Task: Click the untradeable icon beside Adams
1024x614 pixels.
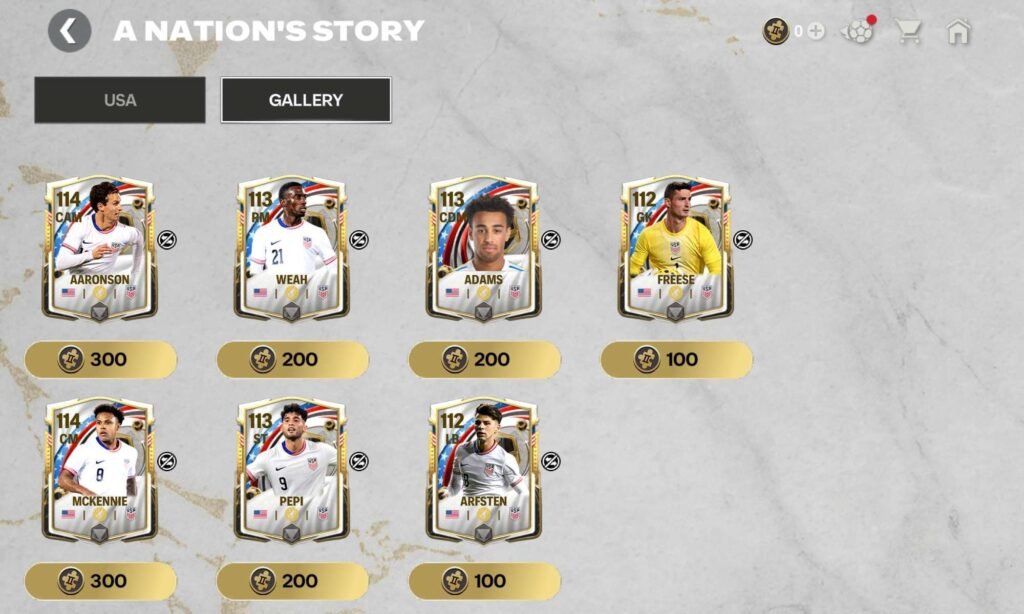Action: [x=551, y=240]
